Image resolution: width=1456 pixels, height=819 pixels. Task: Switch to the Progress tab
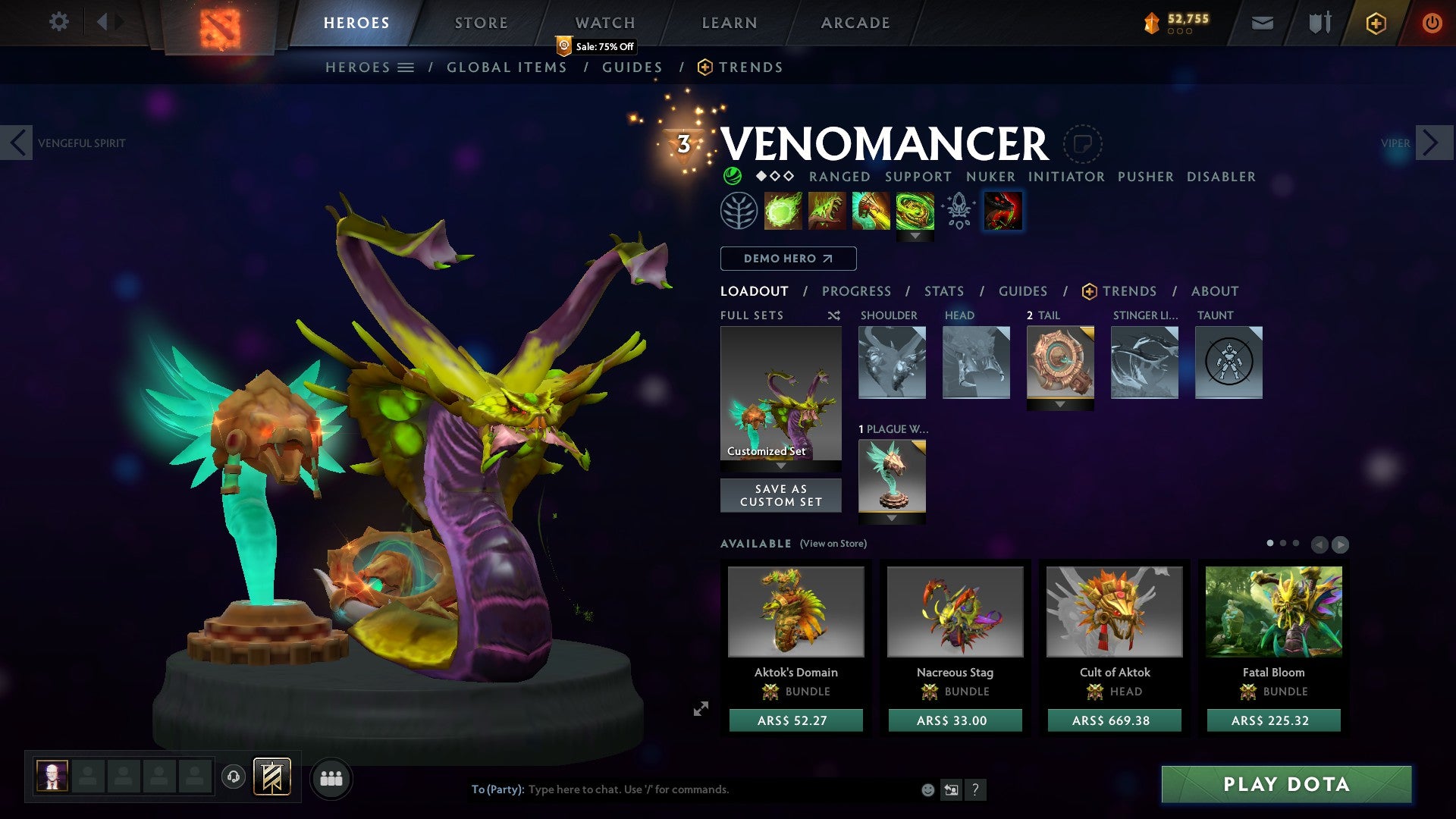[x=856, y=291]
